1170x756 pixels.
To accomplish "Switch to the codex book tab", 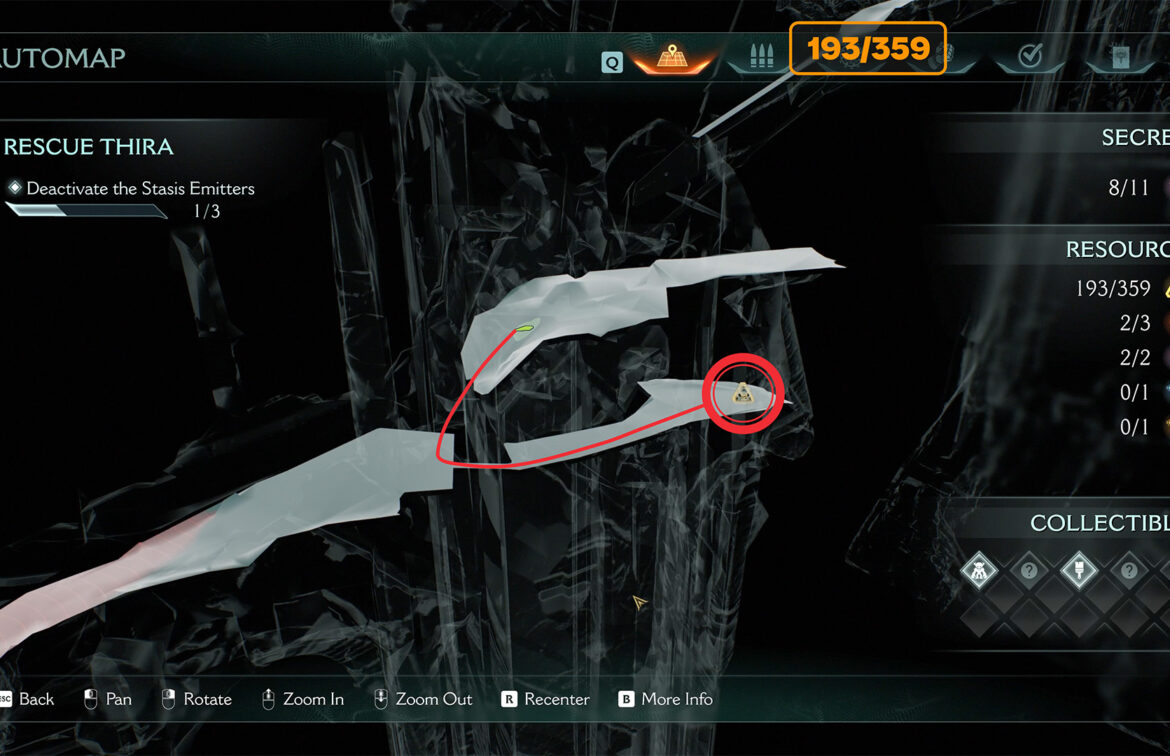I will click(x=1120, y=57).
